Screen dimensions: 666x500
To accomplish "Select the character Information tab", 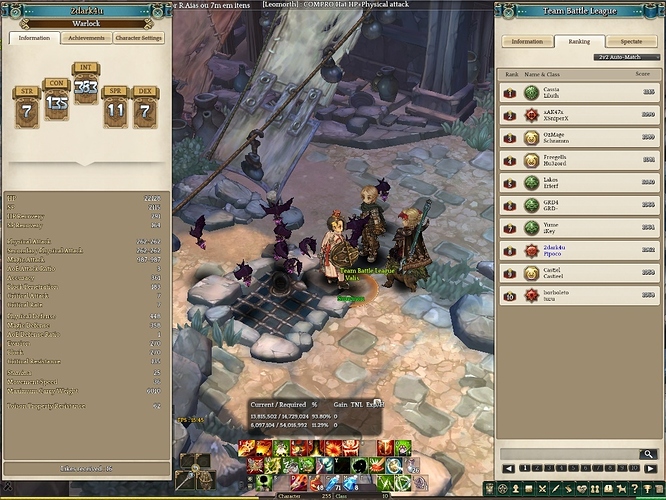I will tap(35, 38).
